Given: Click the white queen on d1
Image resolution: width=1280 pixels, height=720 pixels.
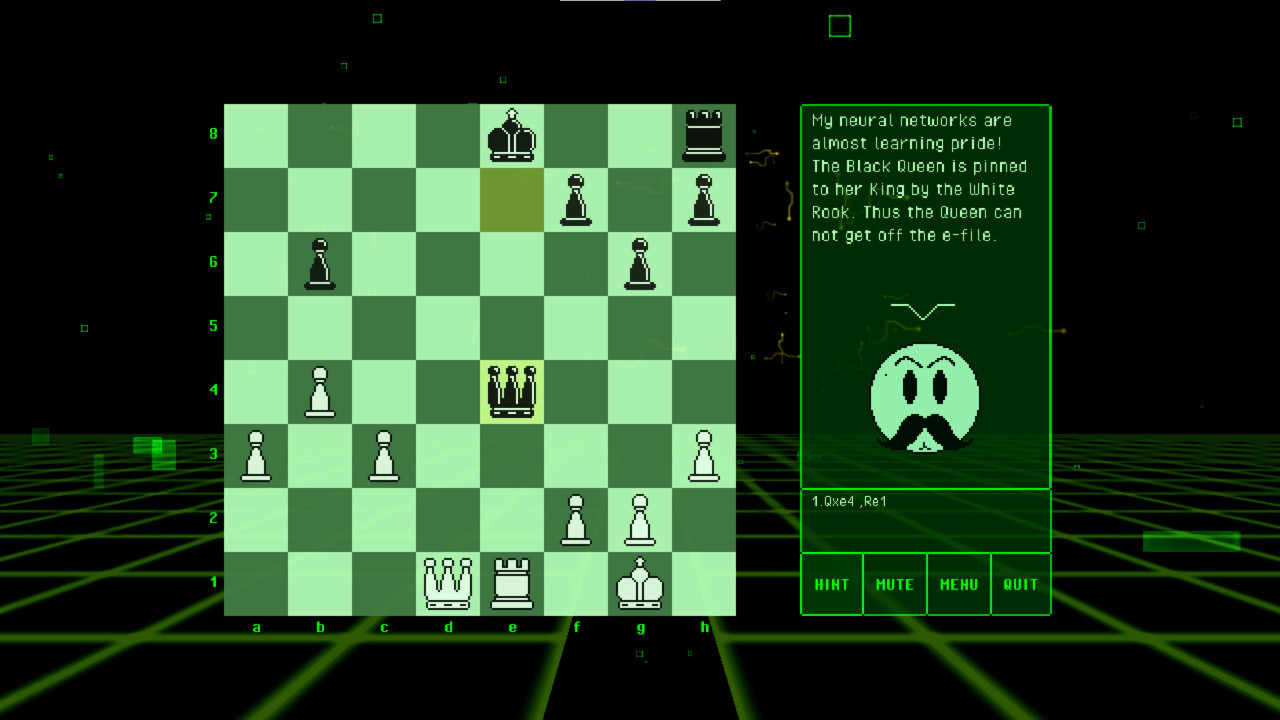Looking at the screenshot, I should pyautogui.click(x=449, y=583).
